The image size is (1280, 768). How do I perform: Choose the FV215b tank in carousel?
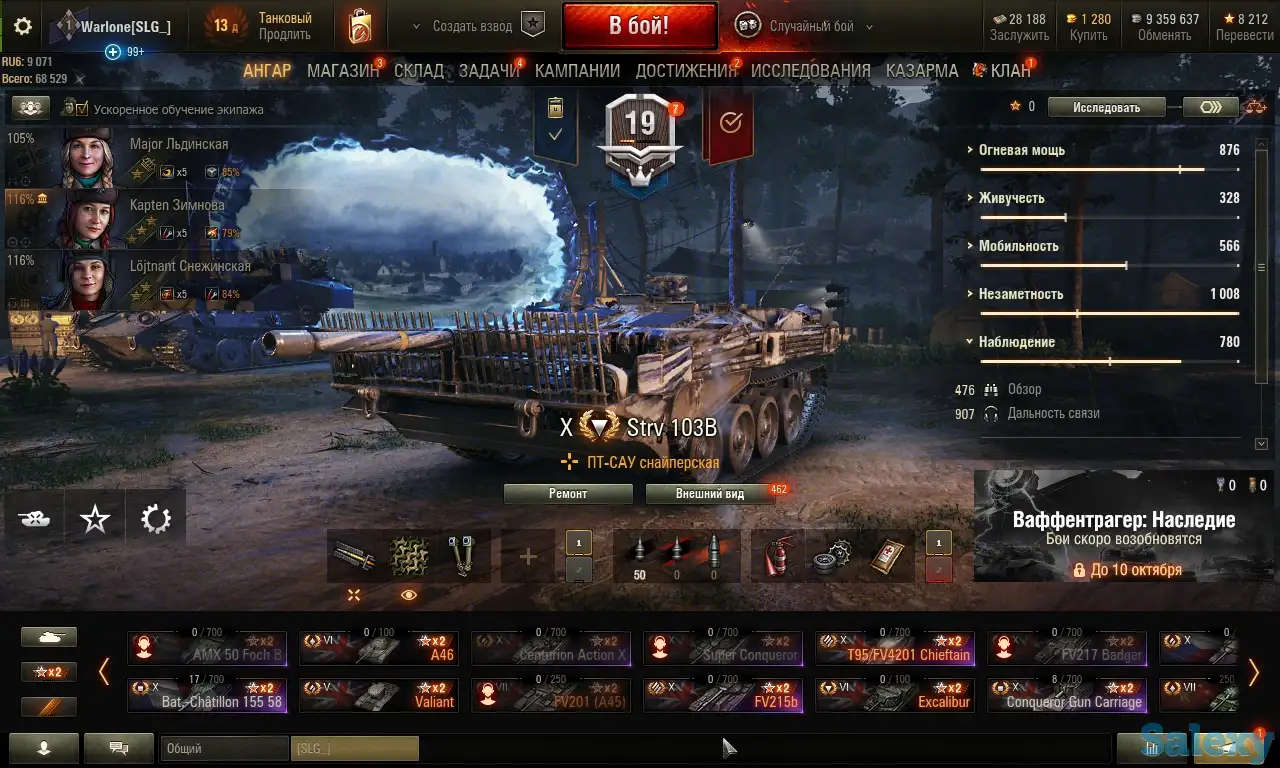723,695
